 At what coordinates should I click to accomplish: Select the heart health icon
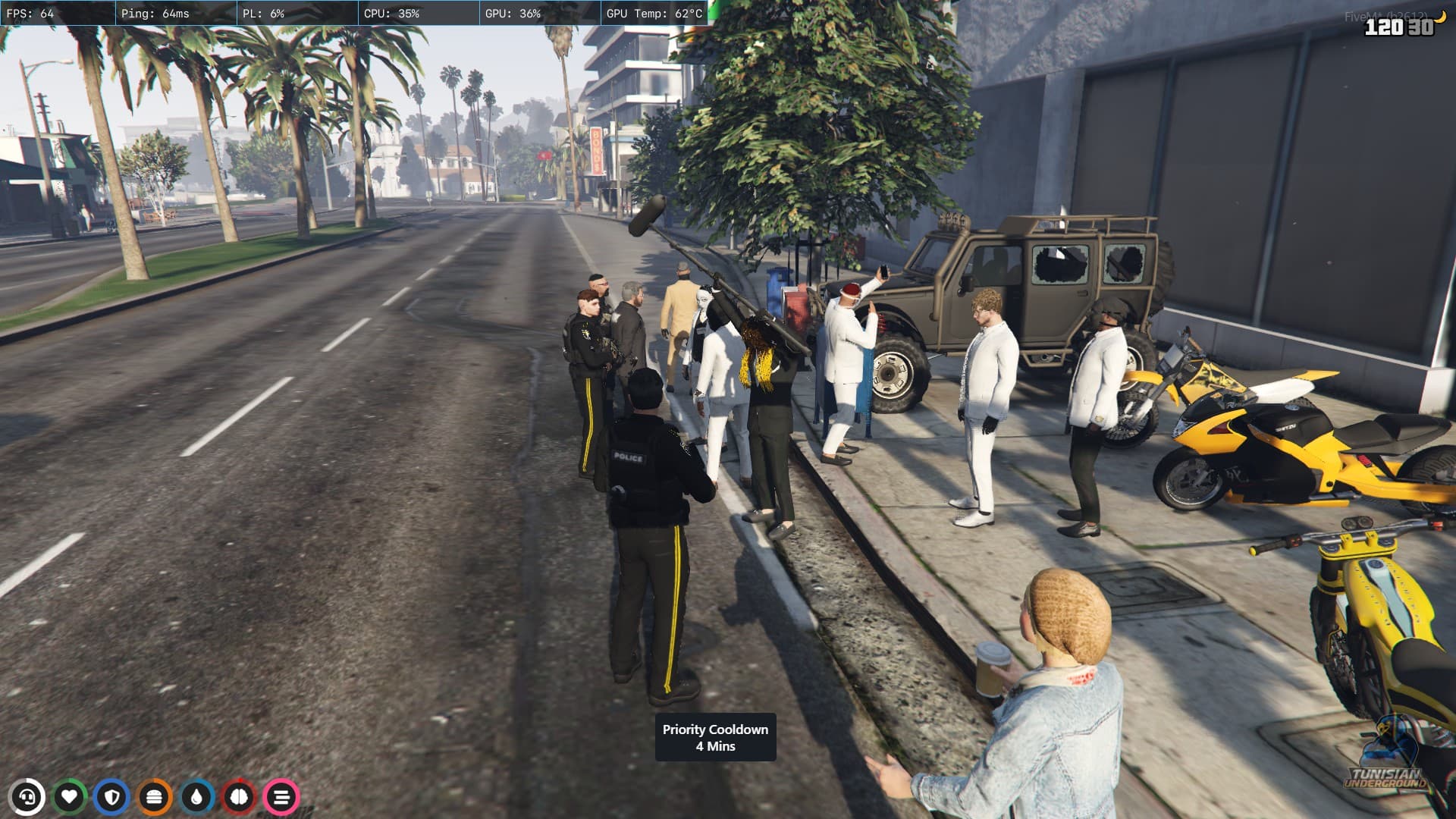[x=70, y=797]
